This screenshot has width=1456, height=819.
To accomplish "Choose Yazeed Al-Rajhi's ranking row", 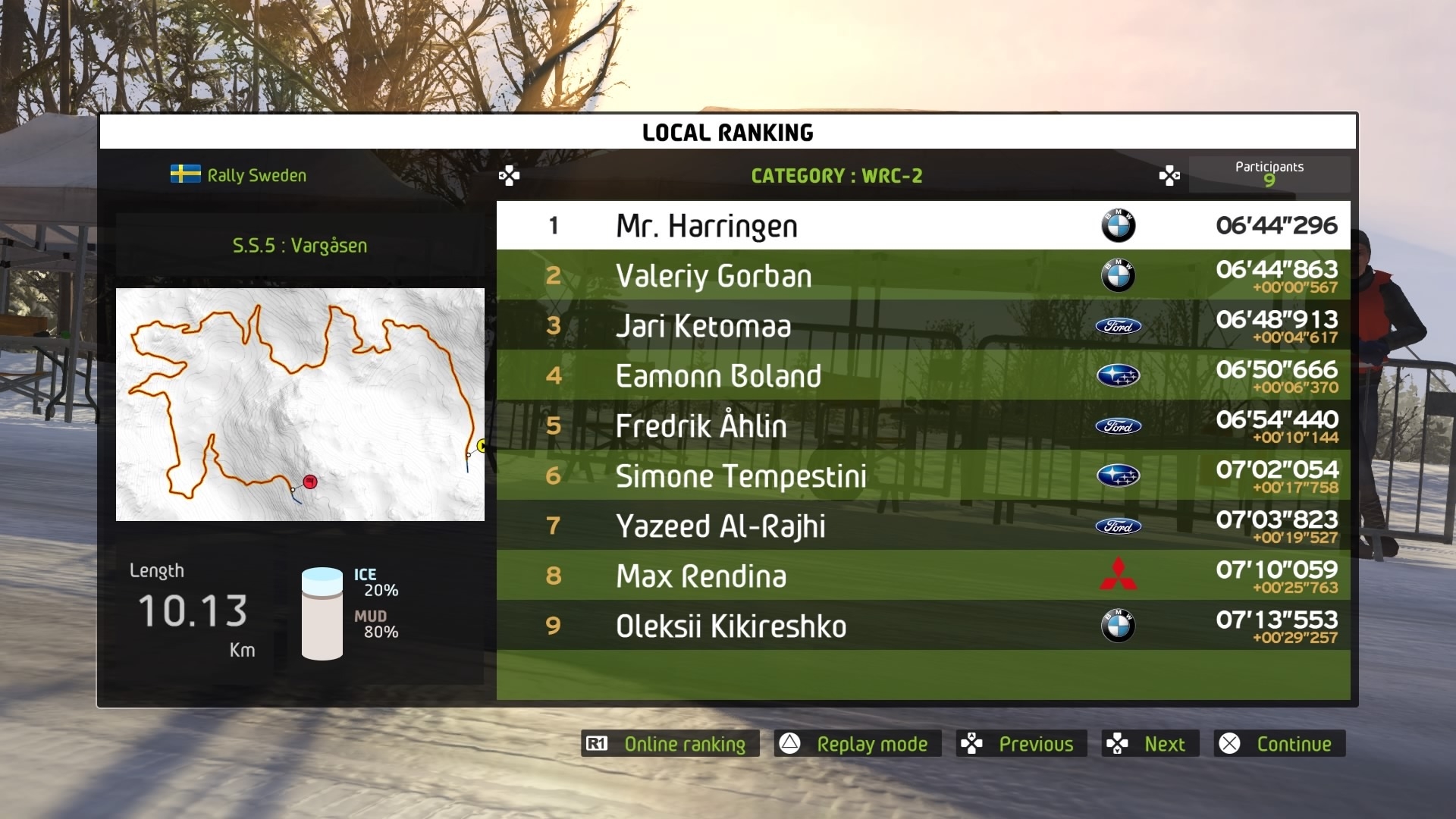I will click(x=923, y=526).
